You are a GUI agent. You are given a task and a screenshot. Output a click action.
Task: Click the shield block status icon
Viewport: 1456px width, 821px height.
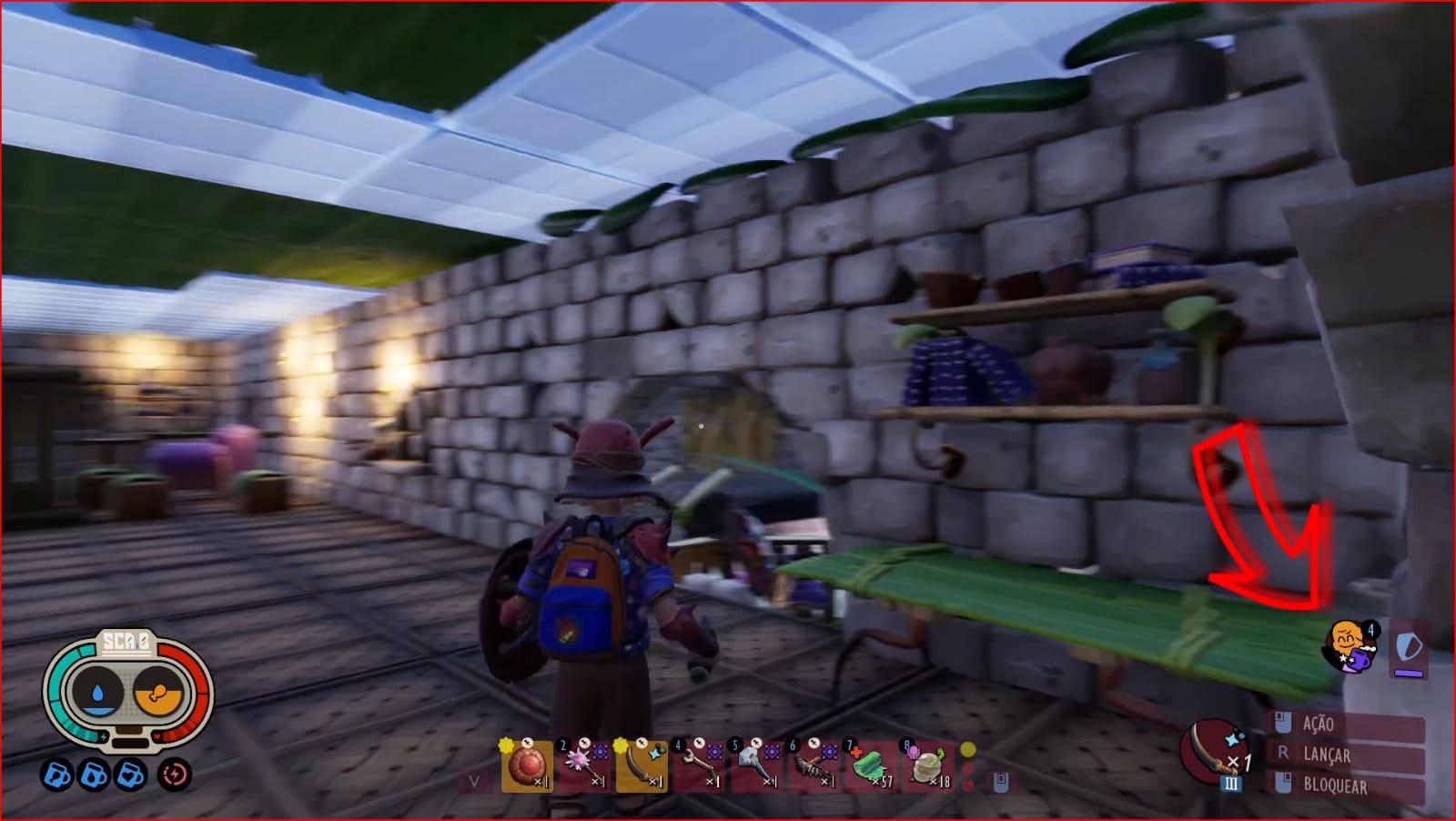(x=1408, y=649)
